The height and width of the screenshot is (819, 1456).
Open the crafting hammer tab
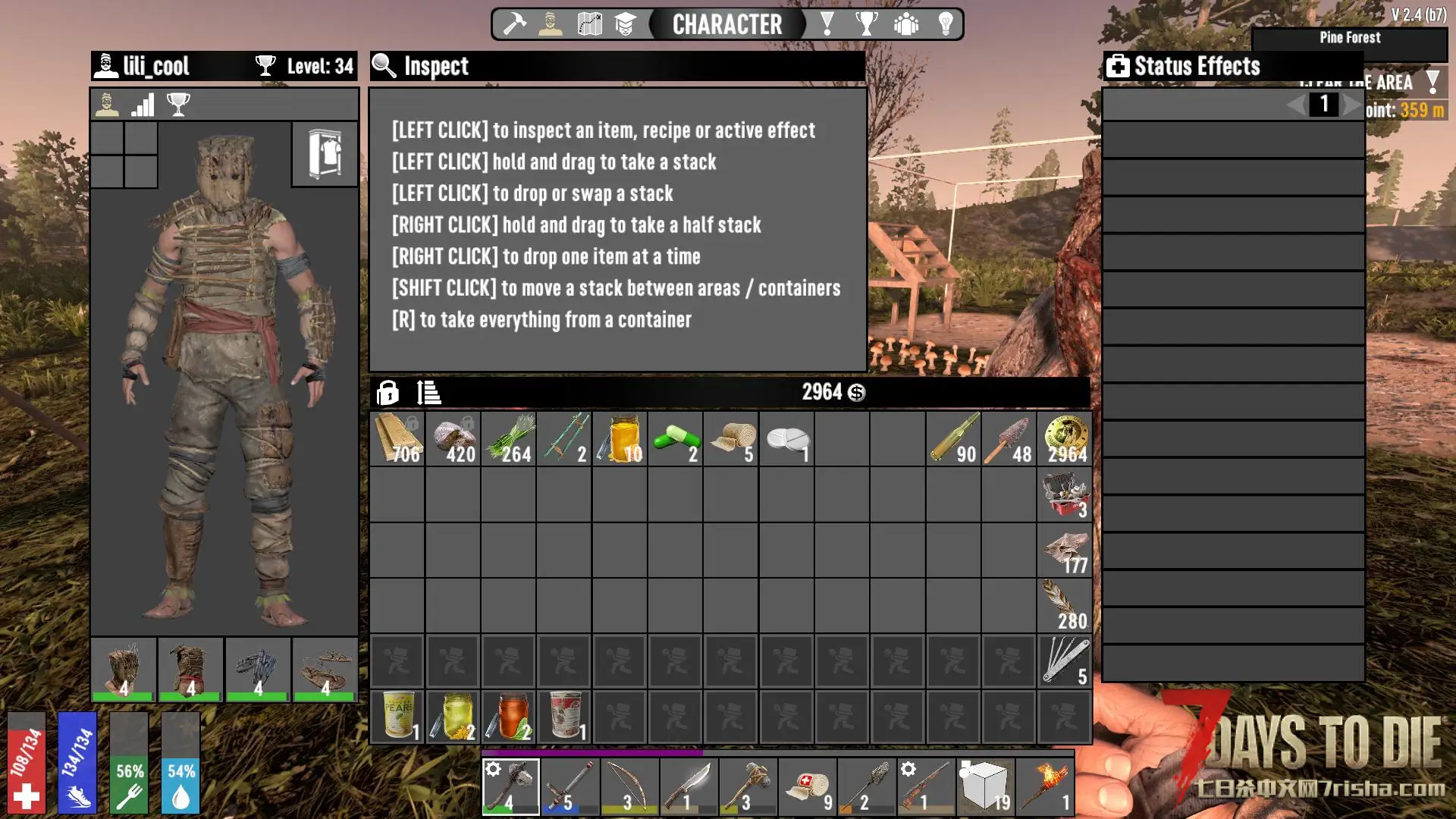[x=515, y=24]
